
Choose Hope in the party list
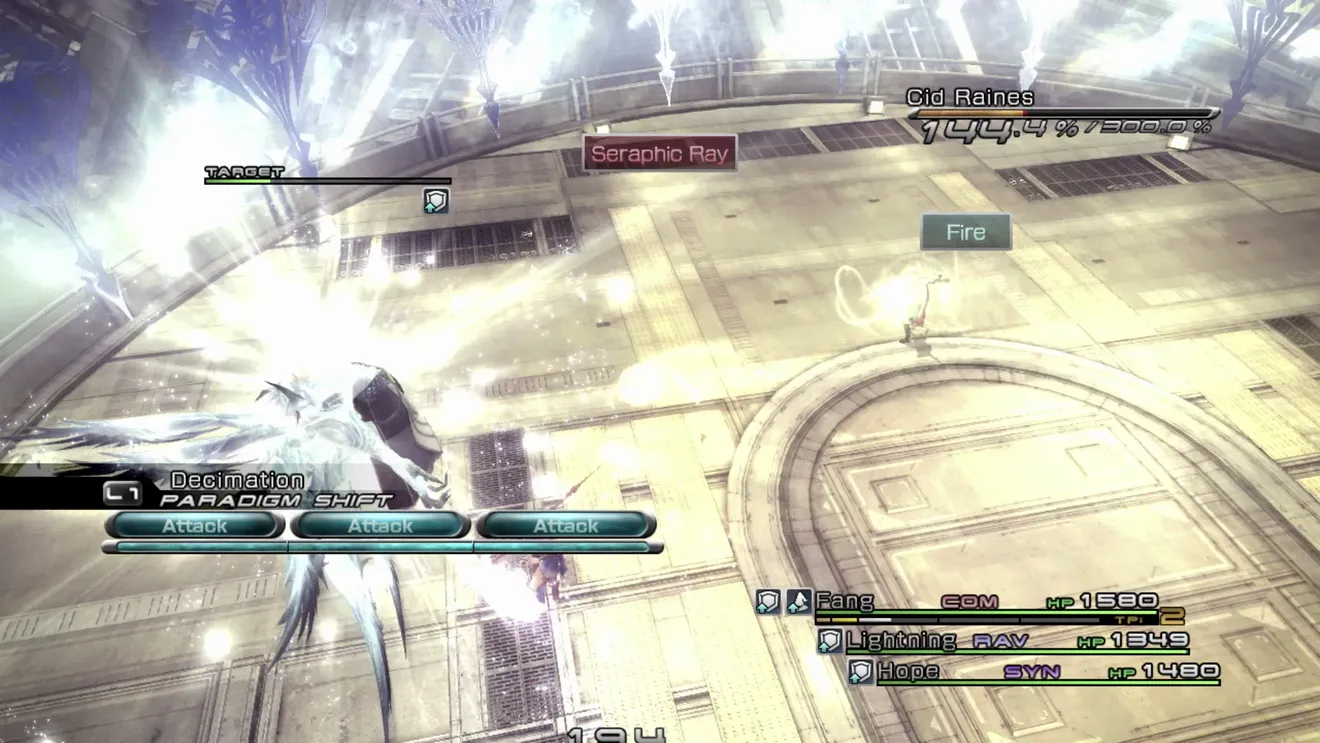pyautogui.click(x=908, y=671)
